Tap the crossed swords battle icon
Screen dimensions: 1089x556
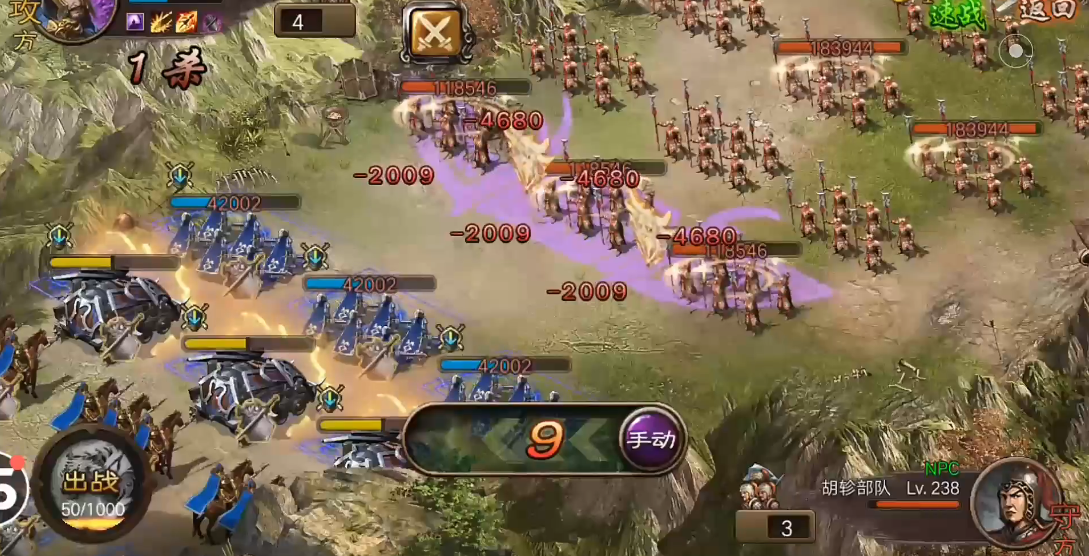(x=434, y=33)
